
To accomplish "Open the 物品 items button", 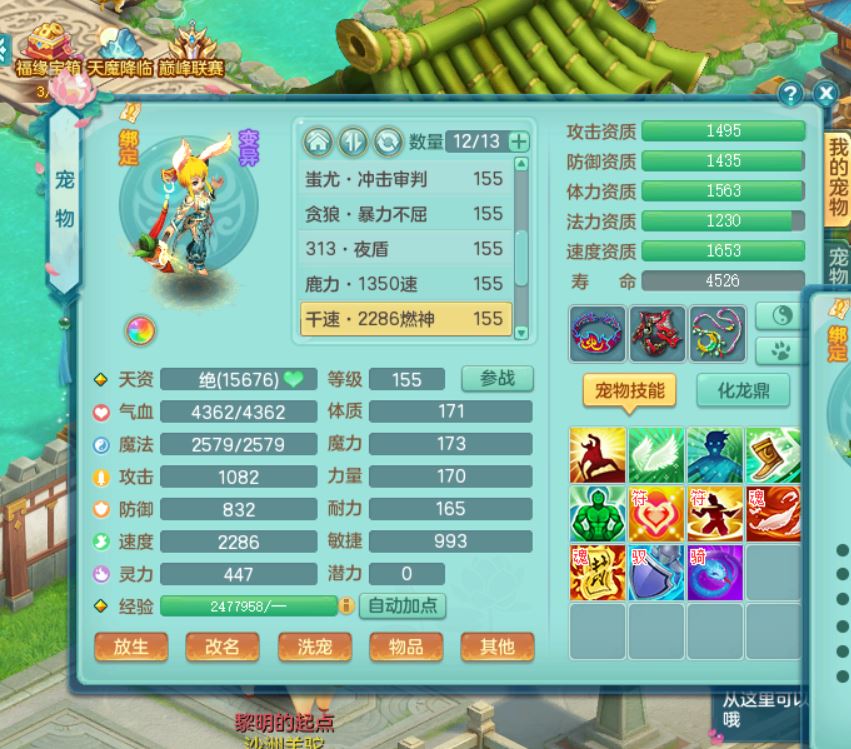I will (406, 647).
